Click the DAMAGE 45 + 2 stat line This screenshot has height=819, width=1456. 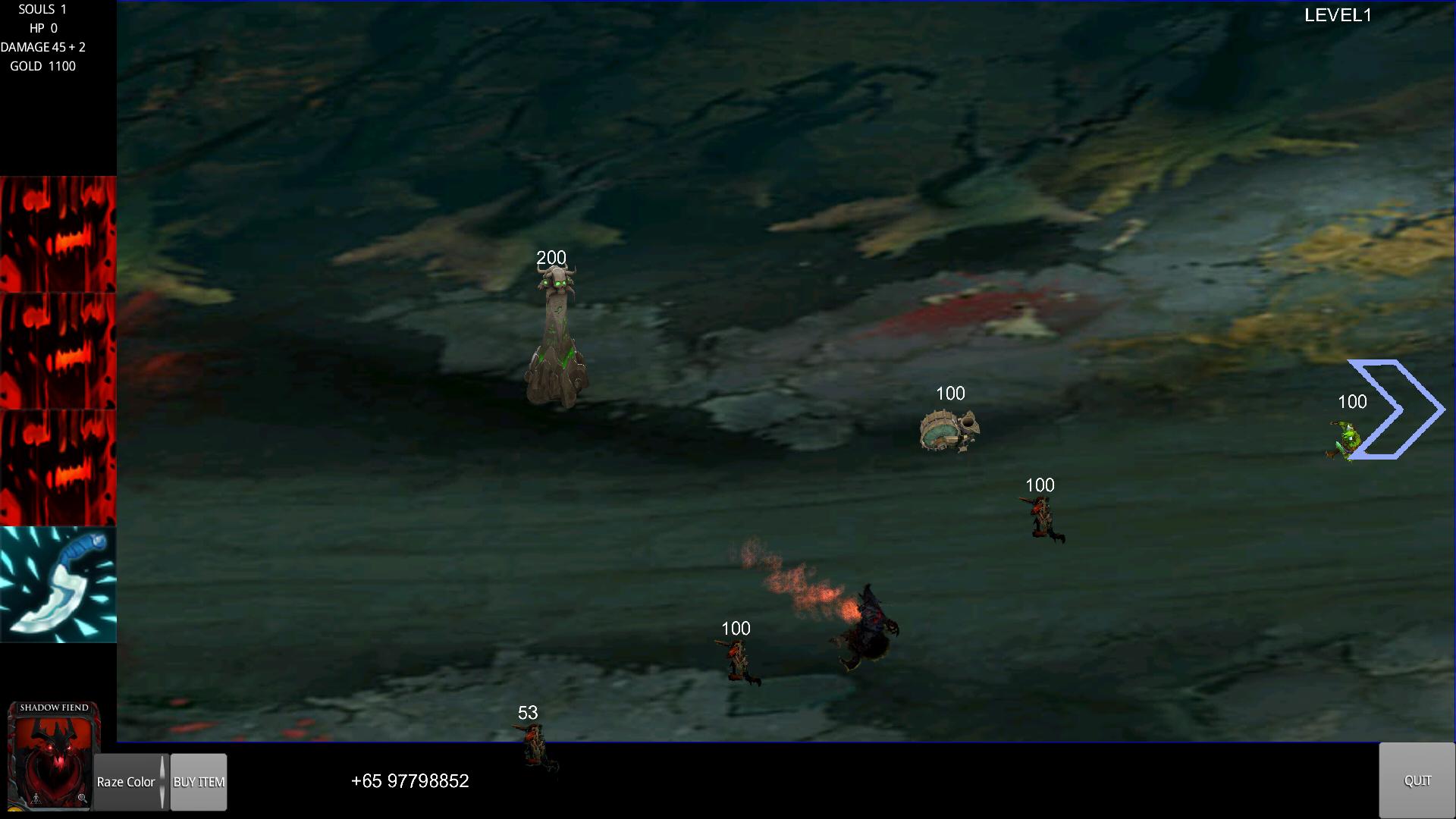point(42,46)
